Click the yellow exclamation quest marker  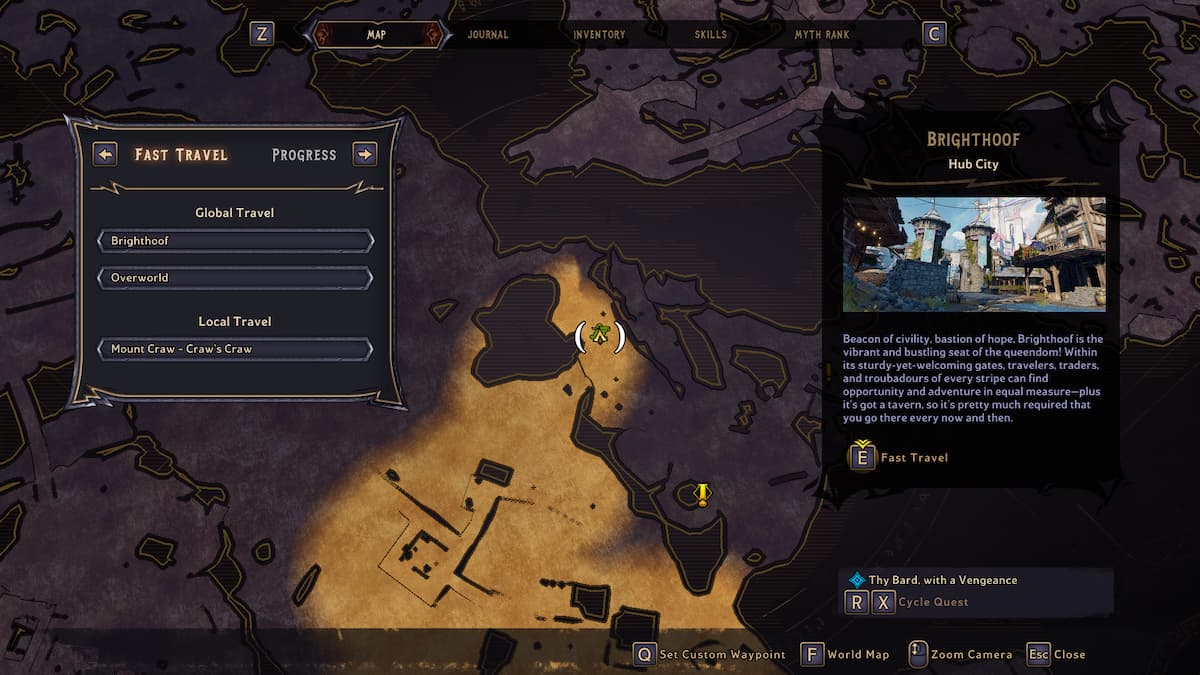point(702,494)
